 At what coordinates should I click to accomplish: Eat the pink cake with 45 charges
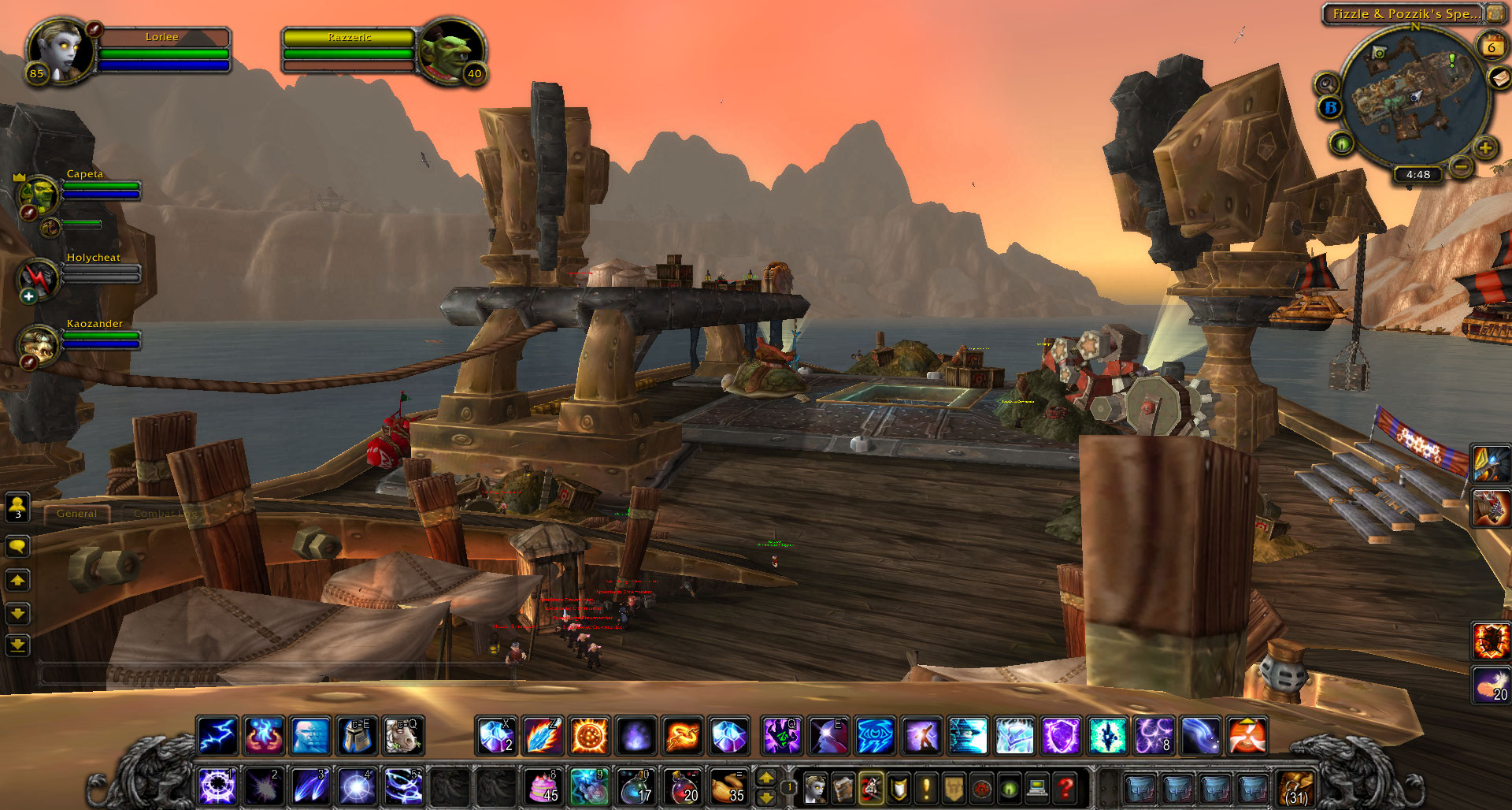click(x=543, y=786)
